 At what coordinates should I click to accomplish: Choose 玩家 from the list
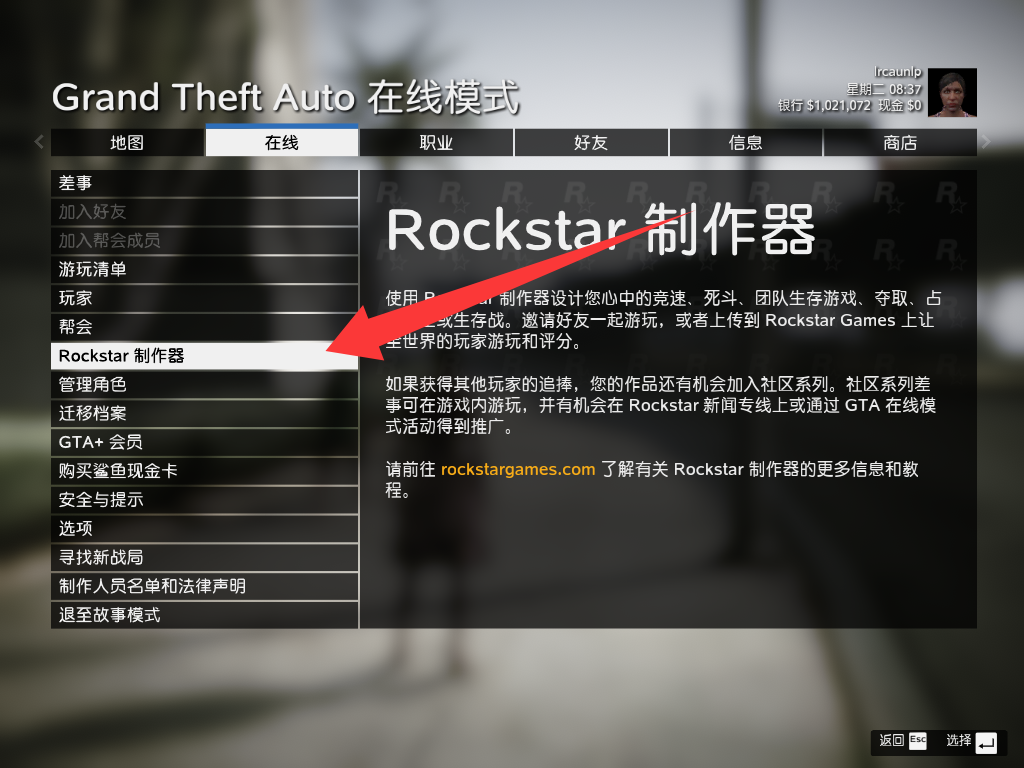pyautogui.click(x=204, y=298)
